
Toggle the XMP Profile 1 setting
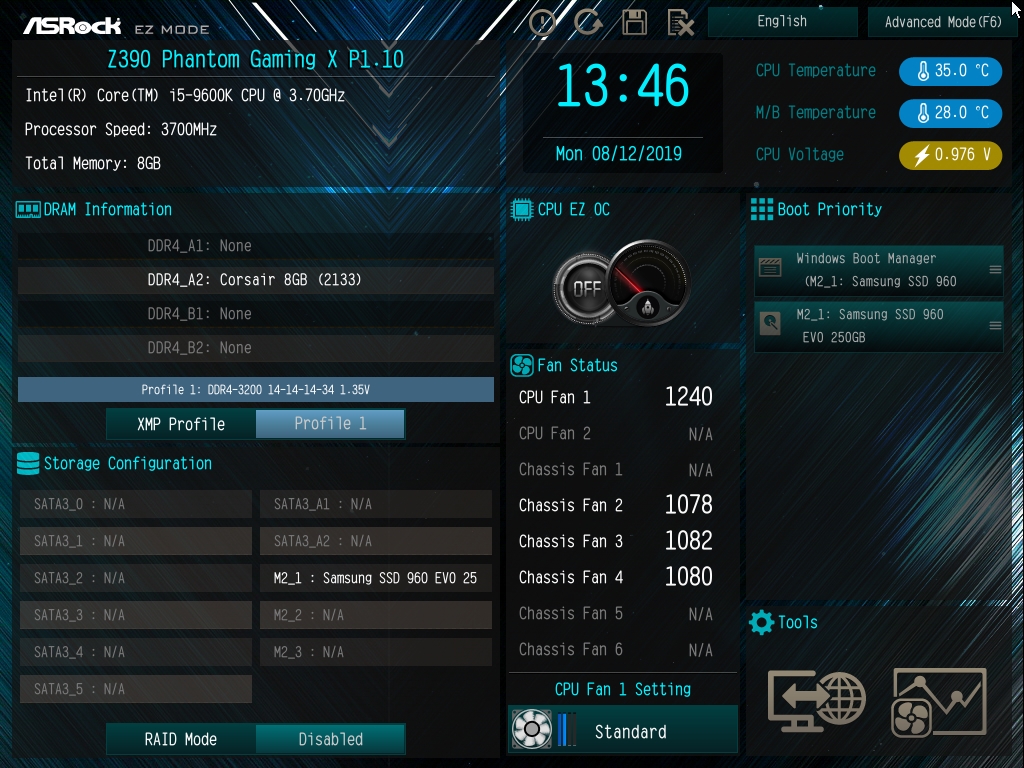(330, 424)
